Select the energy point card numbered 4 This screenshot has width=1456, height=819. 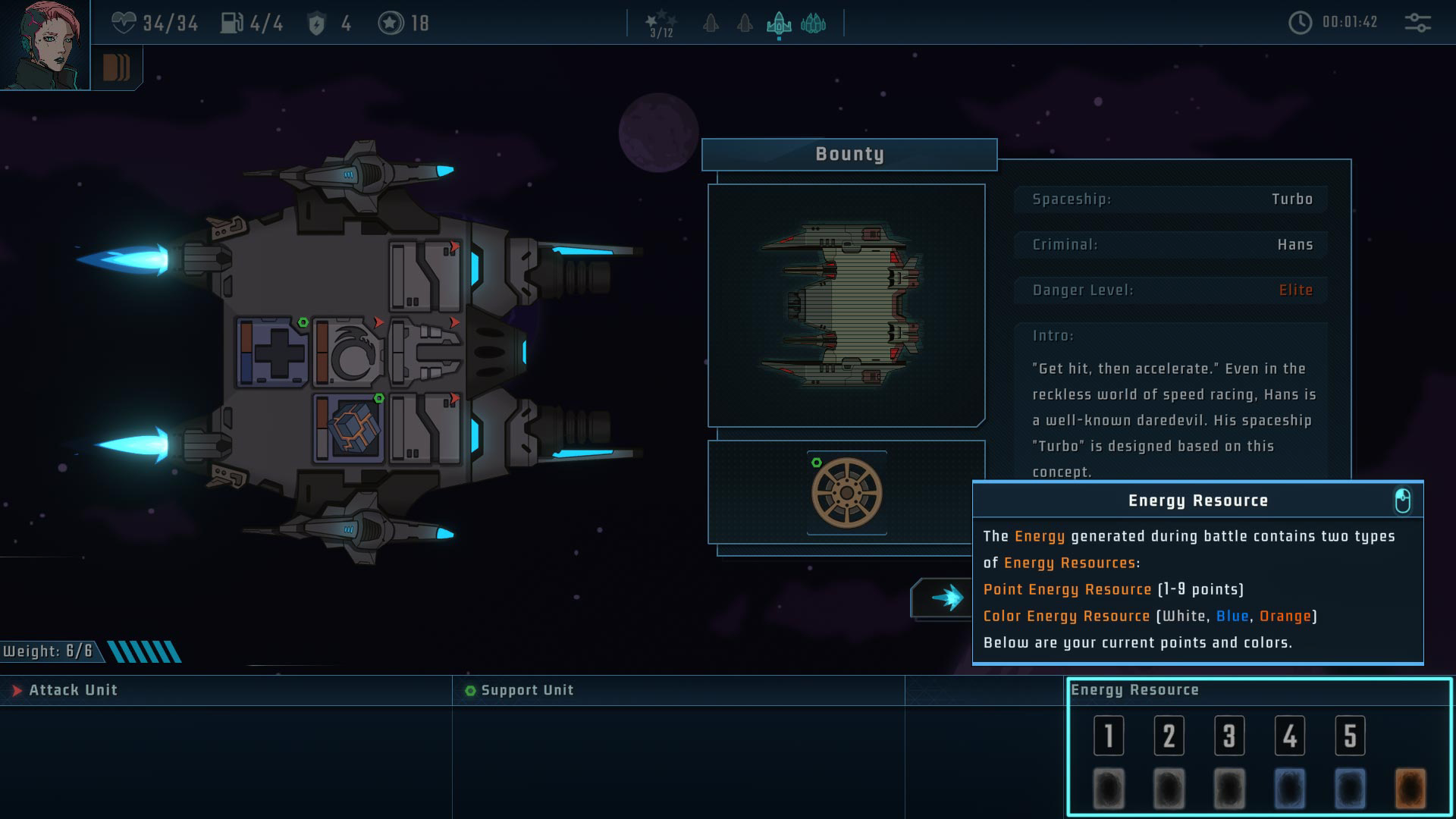[x=1289, y=735]
